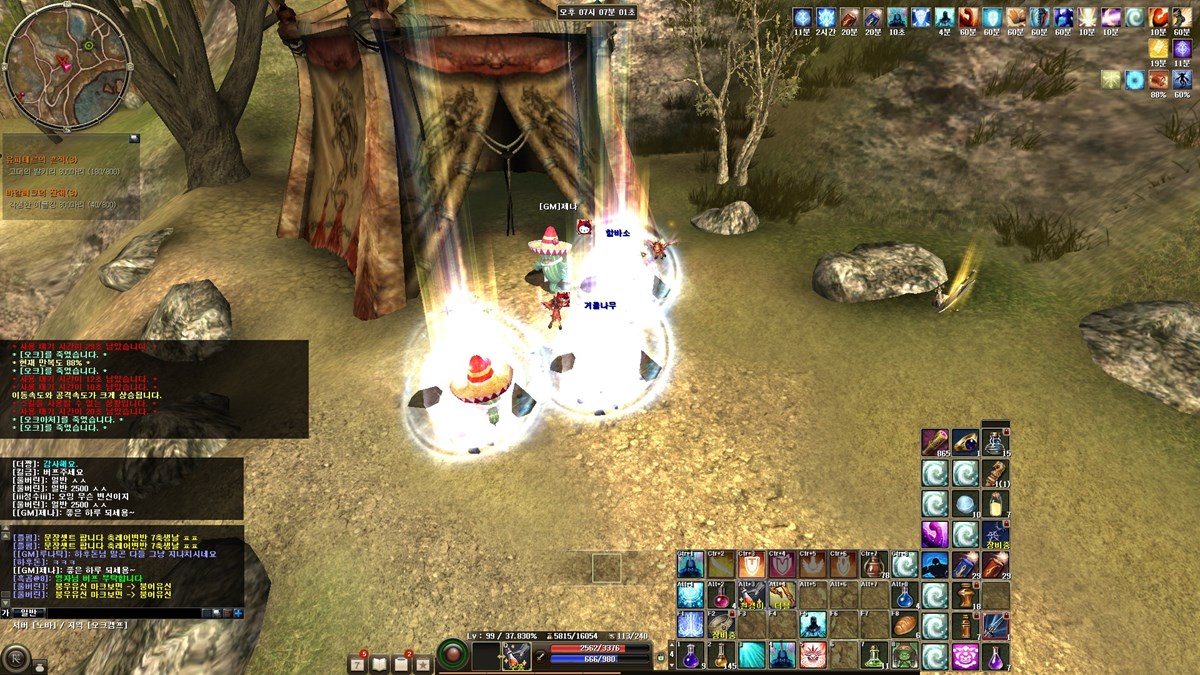The height and width of the screenshot is (675, 1200).
Task: Use the white snowball item slot
Action: click(965, 503)
